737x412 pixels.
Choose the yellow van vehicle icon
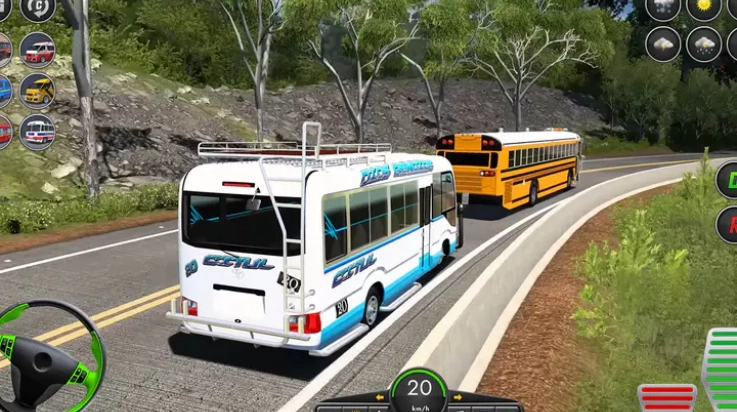point(38,90)
